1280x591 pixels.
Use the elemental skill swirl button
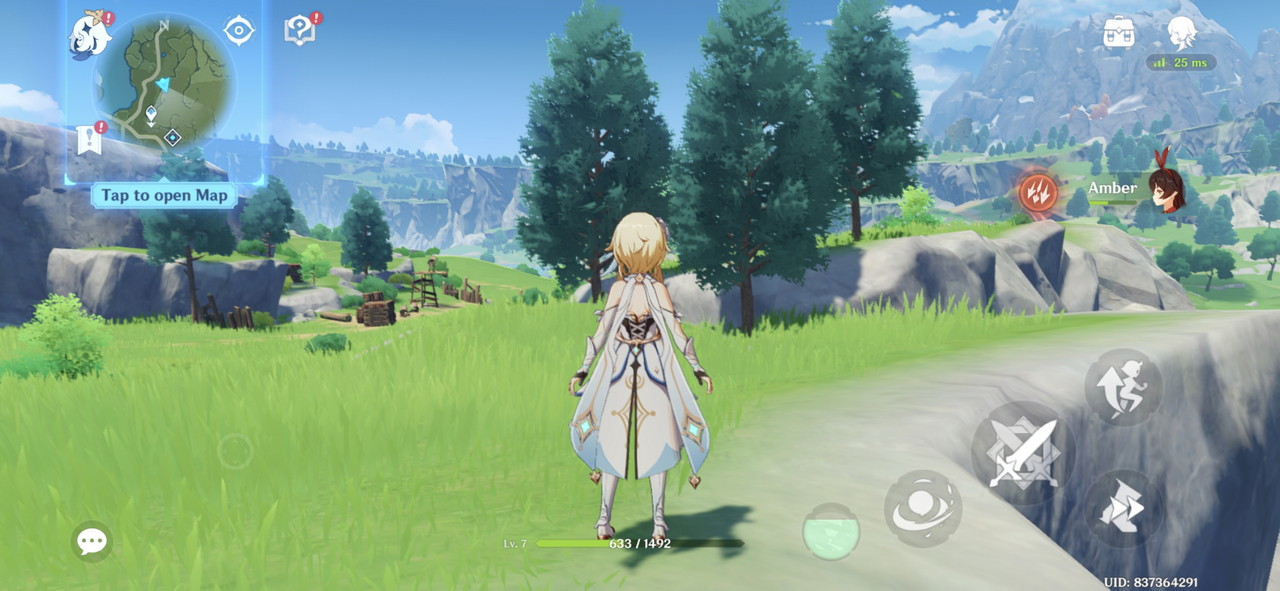pos(922,509)
